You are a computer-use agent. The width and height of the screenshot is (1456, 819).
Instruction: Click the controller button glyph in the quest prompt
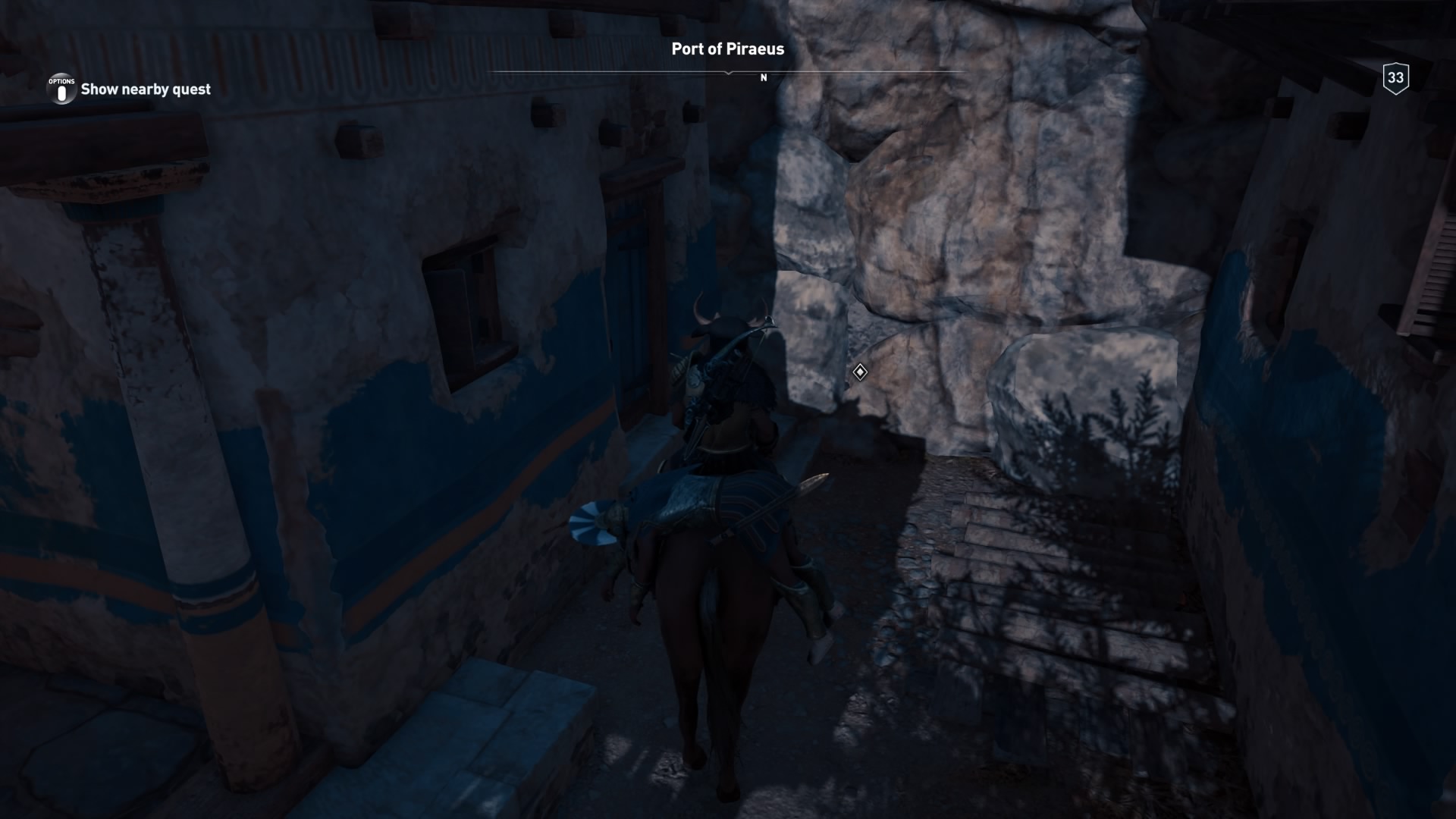tap(61, 89)
